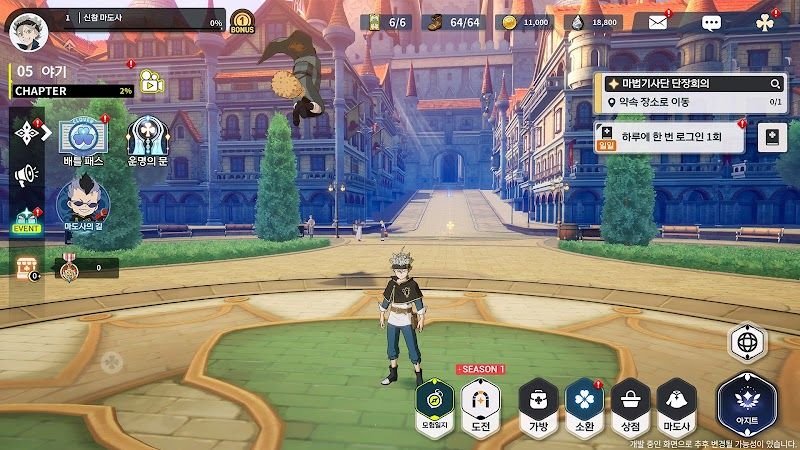Open the mailbox envelope icon

[x=657, y=22]
